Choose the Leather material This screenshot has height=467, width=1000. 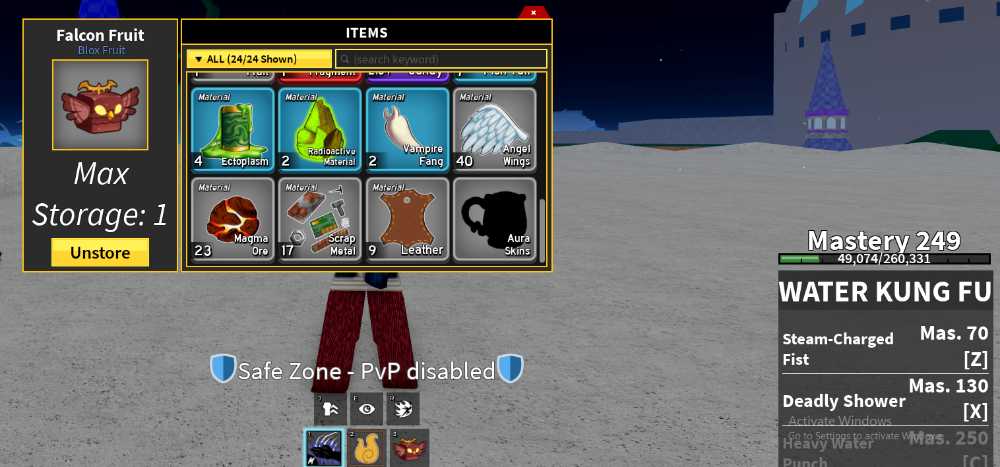coord(407,219)
